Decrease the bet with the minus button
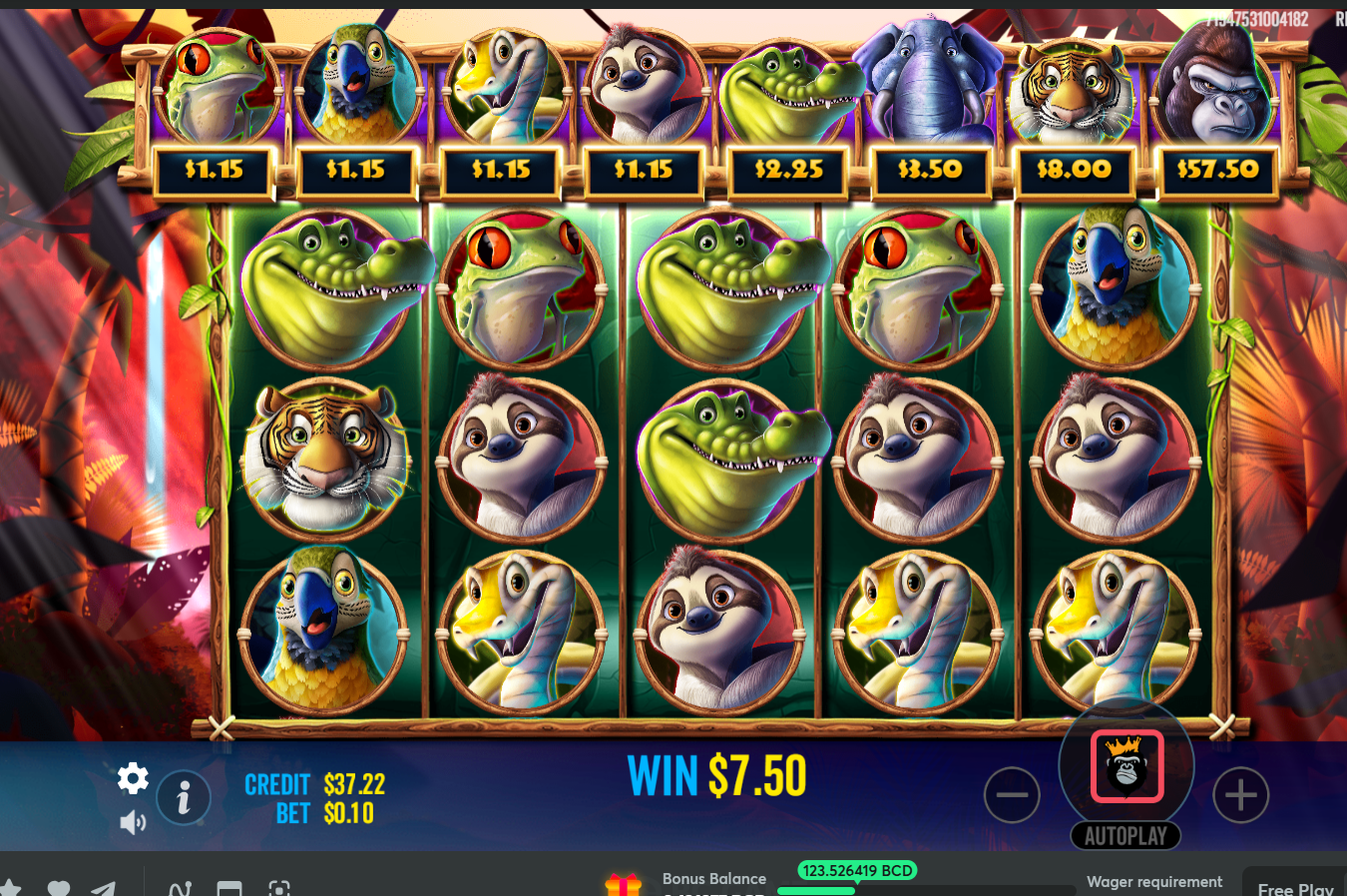This screenshot has height=896, width=1347. point(1012,795)
